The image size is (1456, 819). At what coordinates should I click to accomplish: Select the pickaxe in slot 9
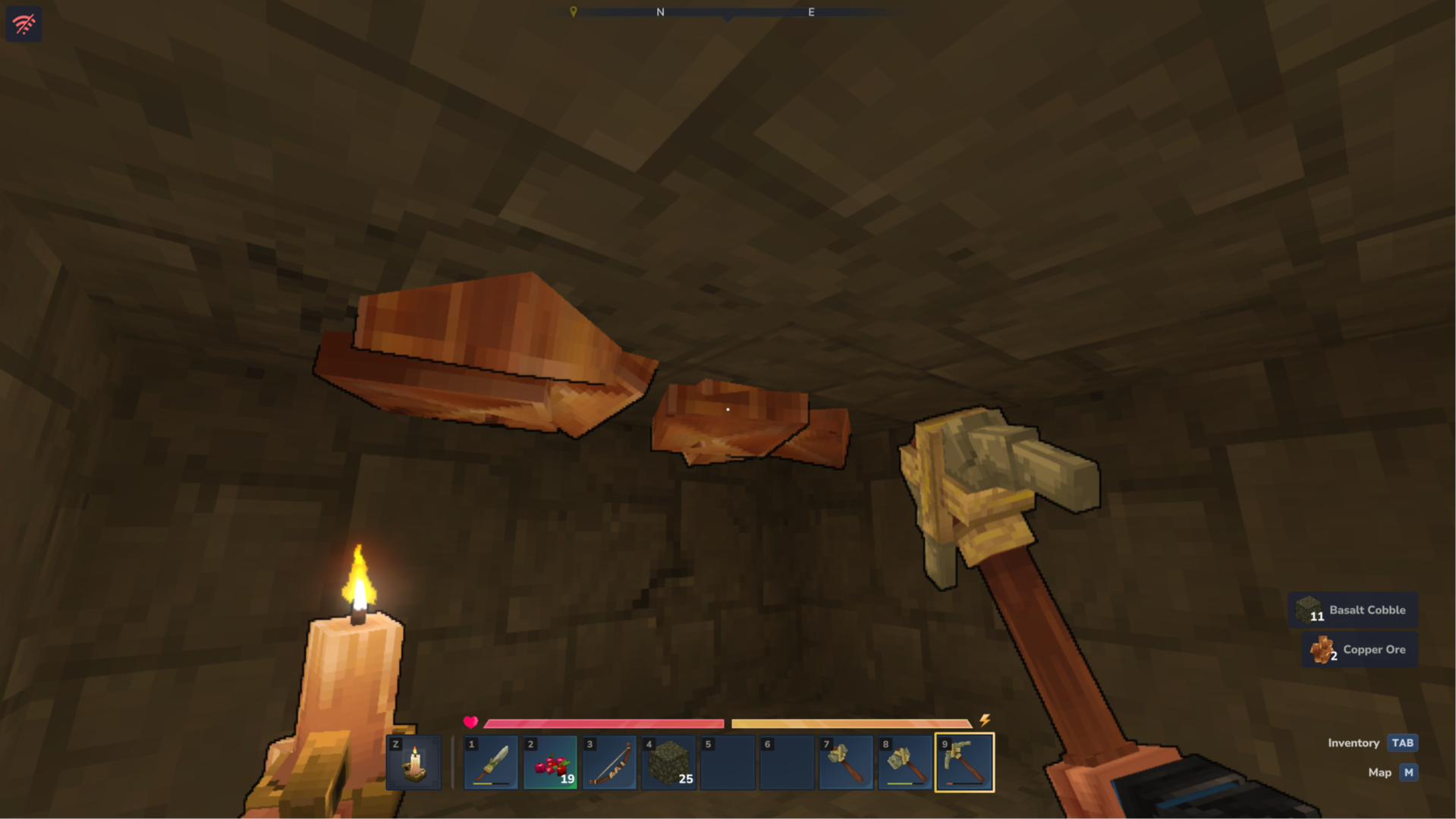tap(964, 762)
